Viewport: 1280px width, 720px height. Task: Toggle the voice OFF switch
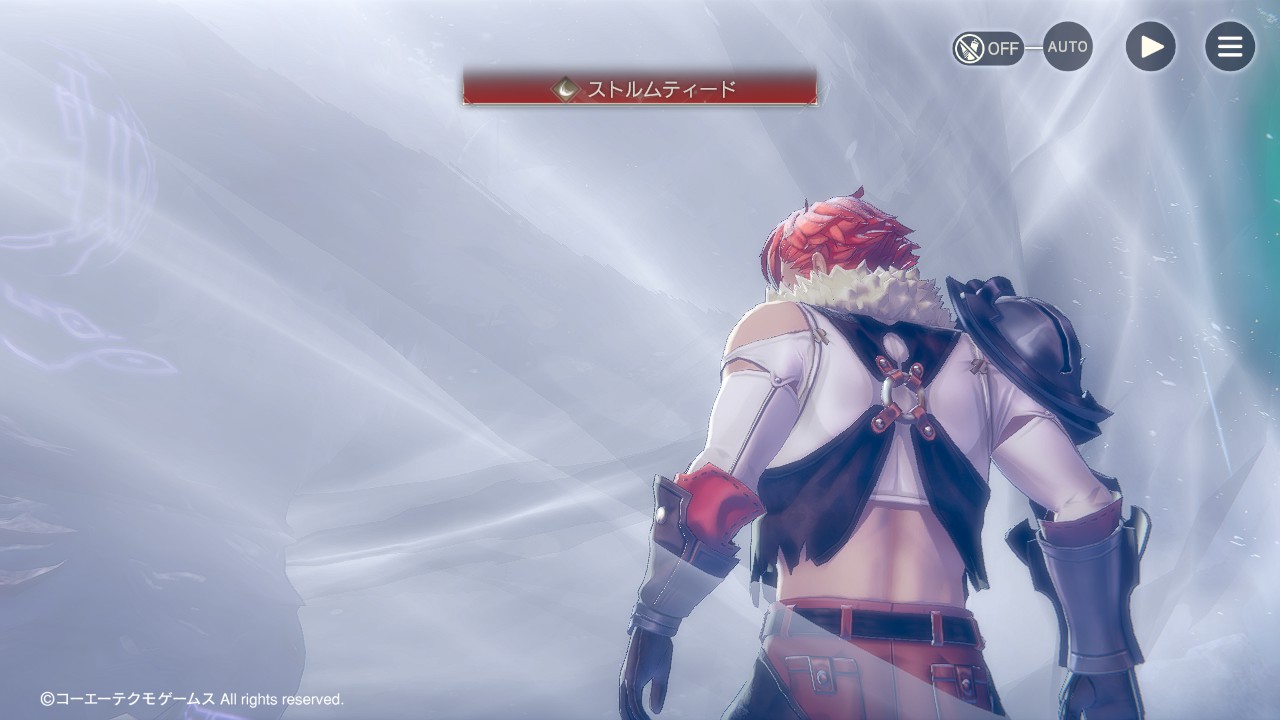click(987, 47)
